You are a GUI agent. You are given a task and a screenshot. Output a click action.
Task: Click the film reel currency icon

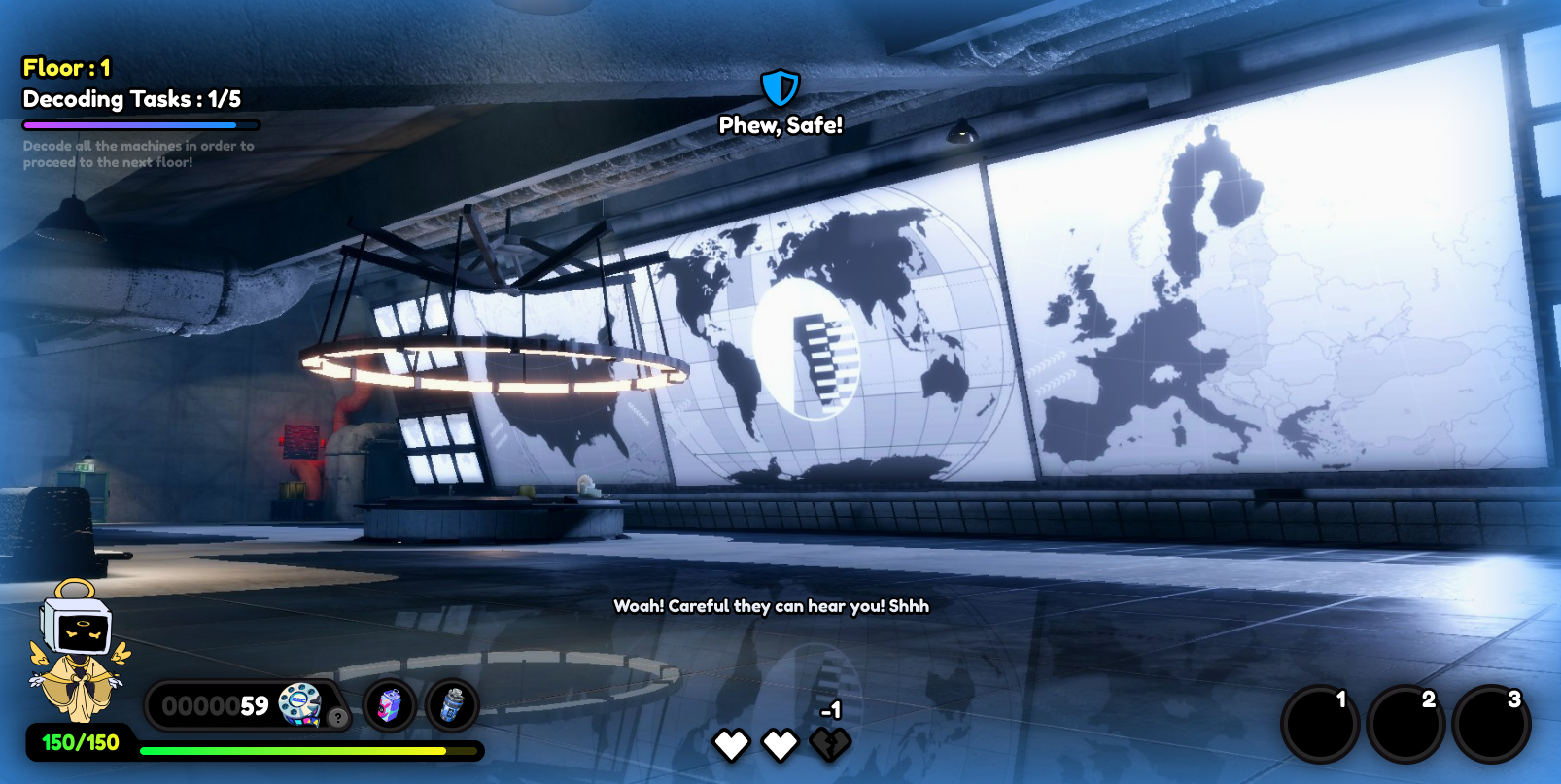point(299,703)
